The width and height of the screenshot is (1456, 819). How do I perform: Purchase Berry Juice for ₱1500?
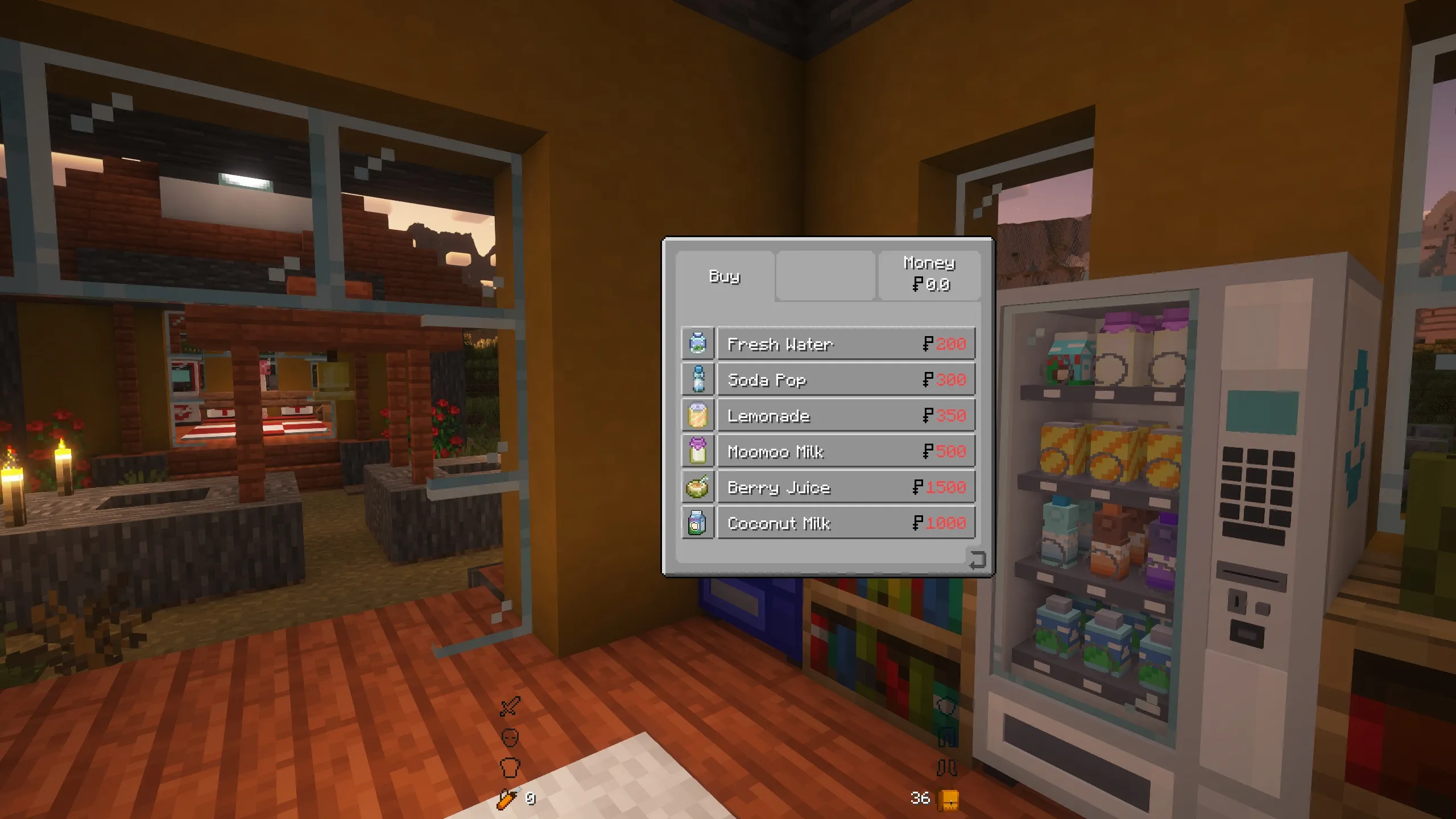[847, 487]
